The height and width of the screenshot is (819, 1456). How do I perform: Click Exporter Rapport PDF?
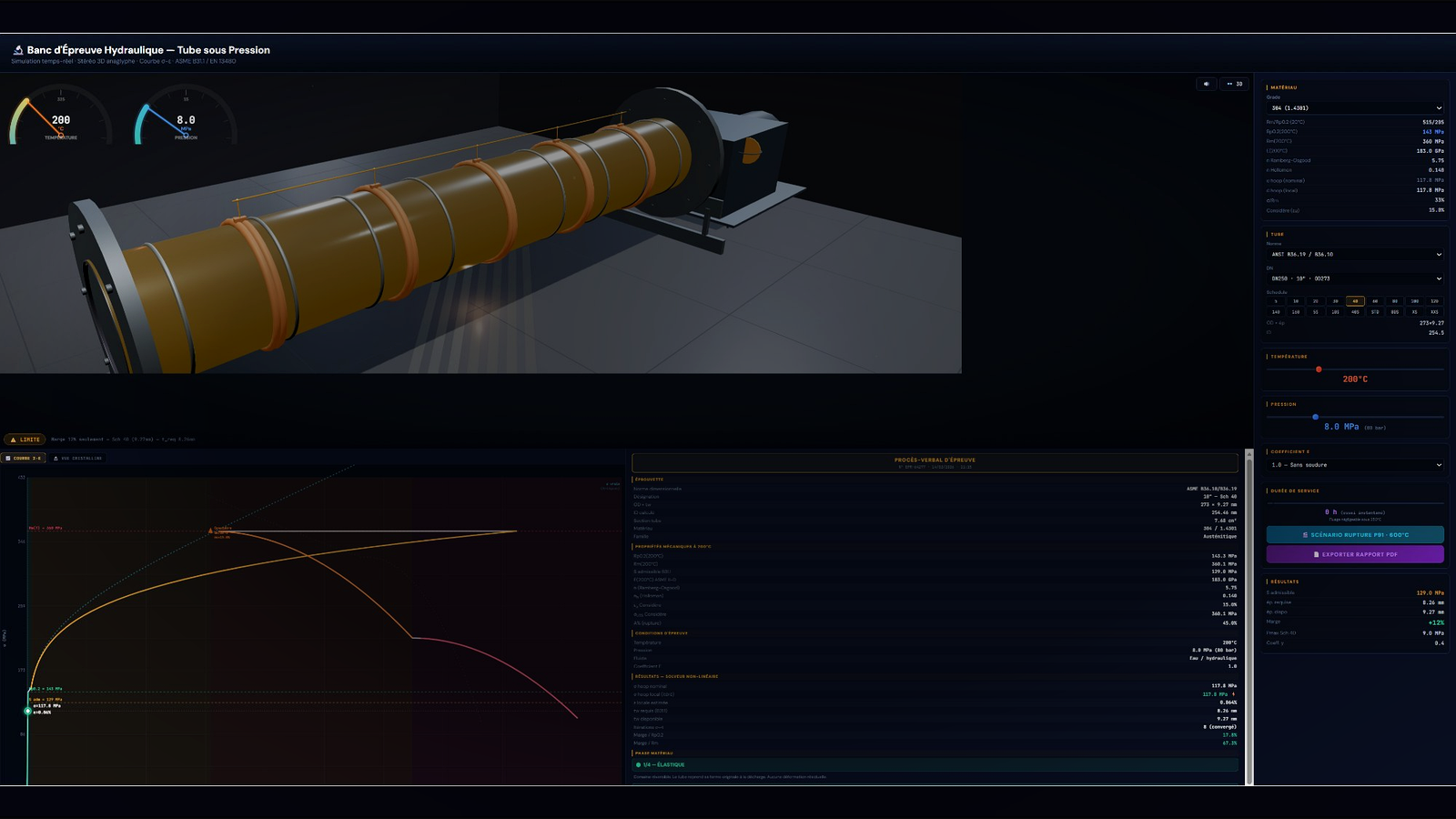[x=1355, y=554]
